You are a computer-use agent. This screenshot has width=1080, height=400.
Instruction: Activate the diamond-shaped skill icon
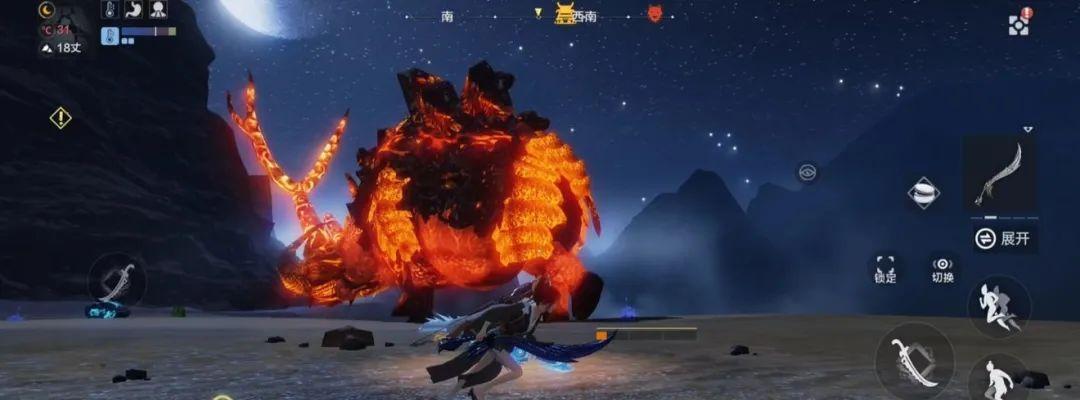click(923, 193)
